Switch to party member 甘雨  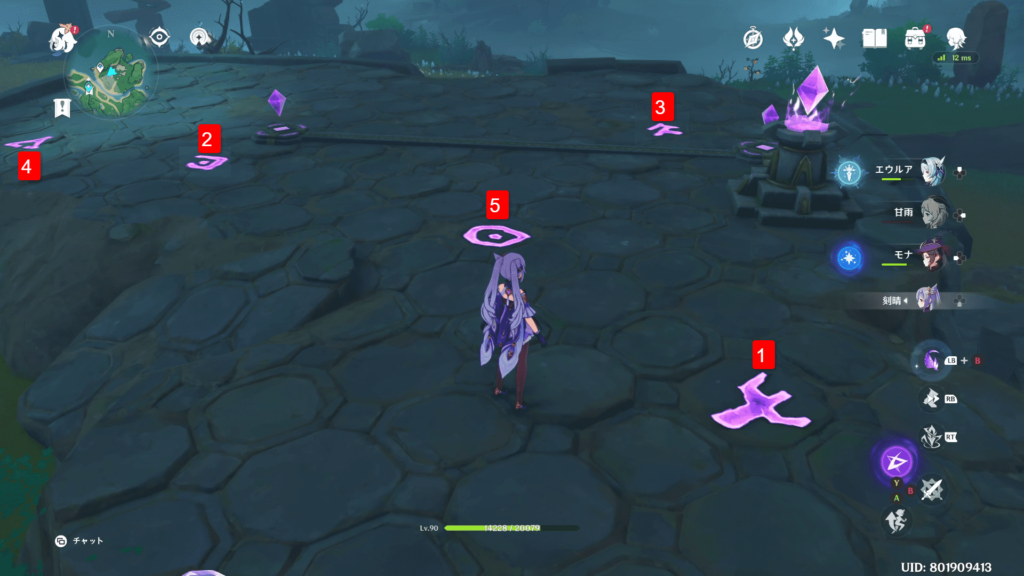pos(932,213)
